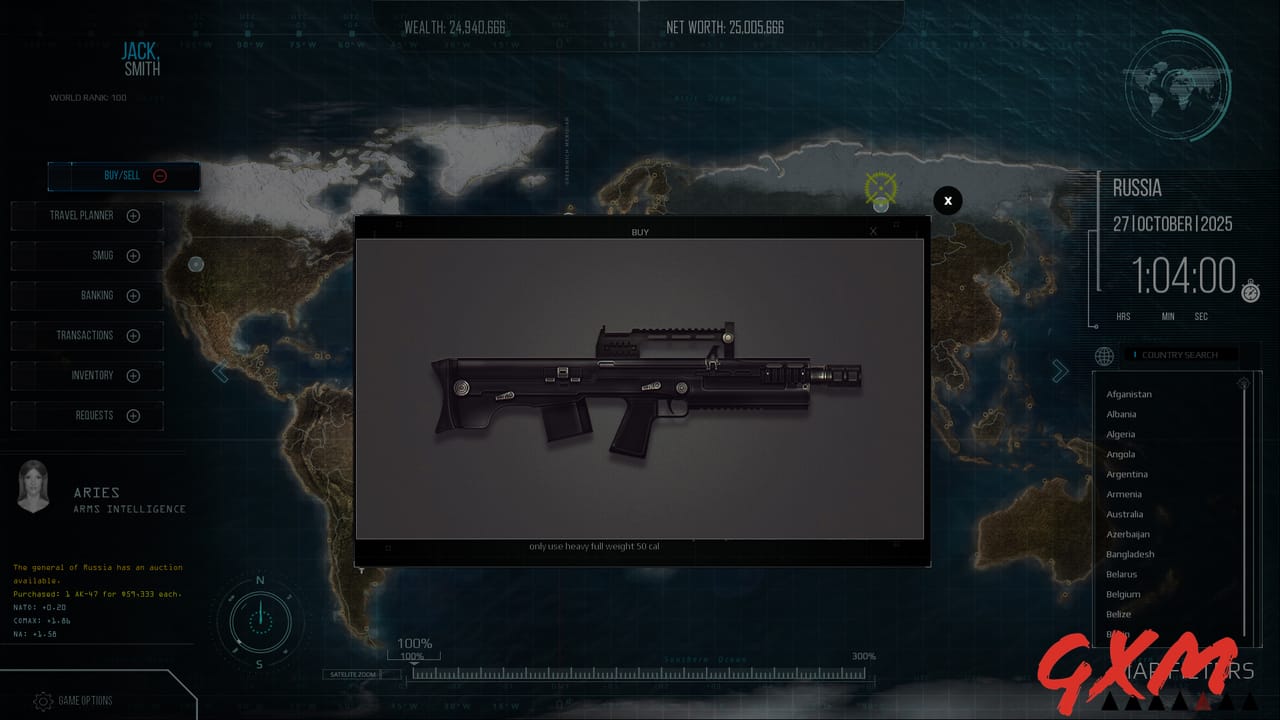1280x720 pixels.
Task: Click the compass rose on the map
Action: (x=259, y=622)
